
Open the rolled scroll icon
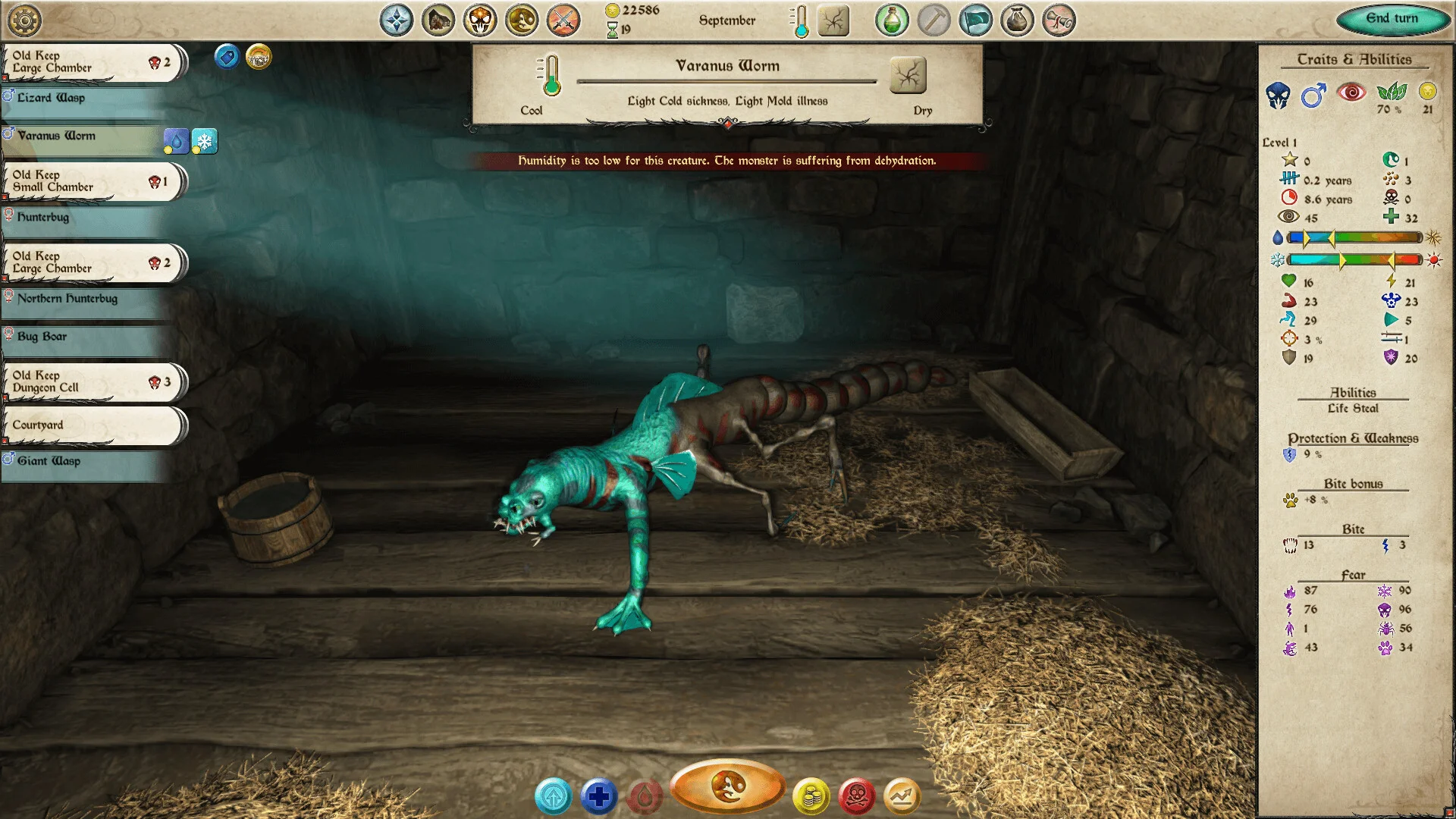1059,20
